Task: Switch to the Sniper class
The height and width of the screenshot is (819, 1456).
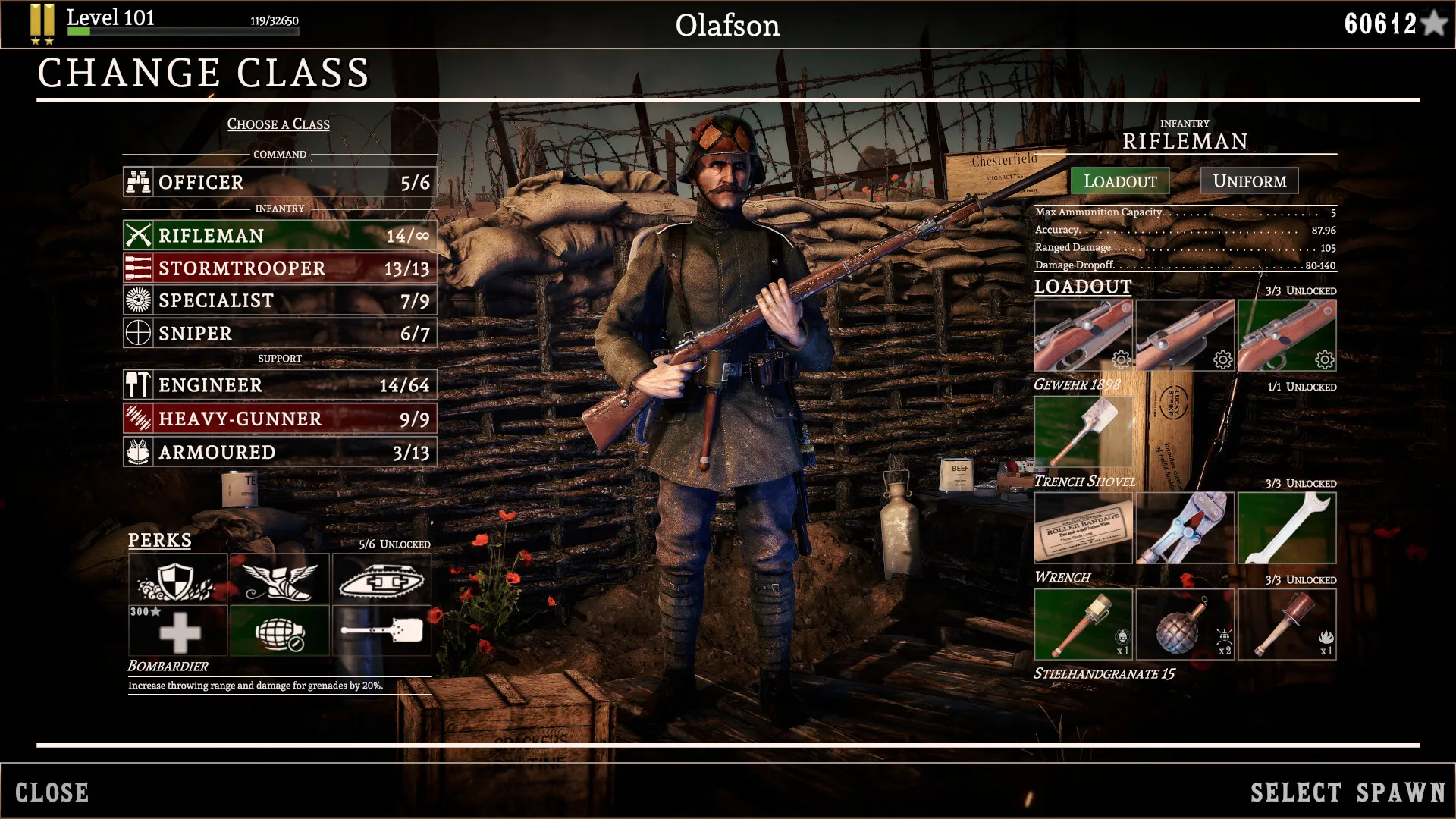Action: (x=280, y=334)
